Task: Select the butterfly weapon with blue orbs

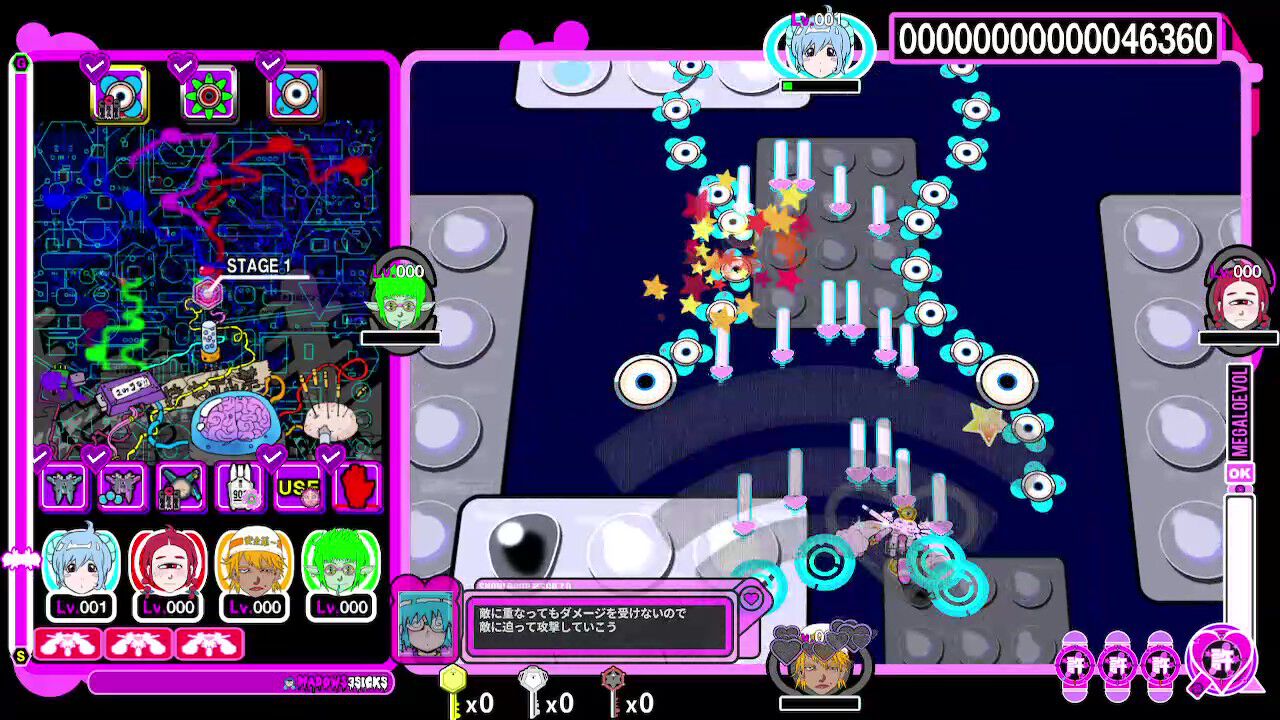Action: [121, 488]
